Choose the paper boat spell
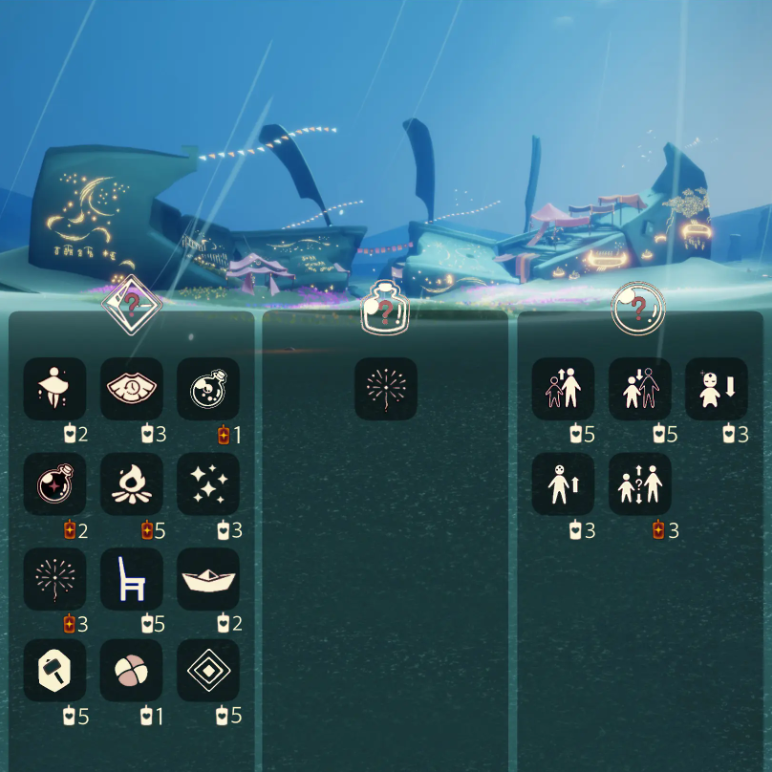The image size is (772, 772). pos(209,579)
